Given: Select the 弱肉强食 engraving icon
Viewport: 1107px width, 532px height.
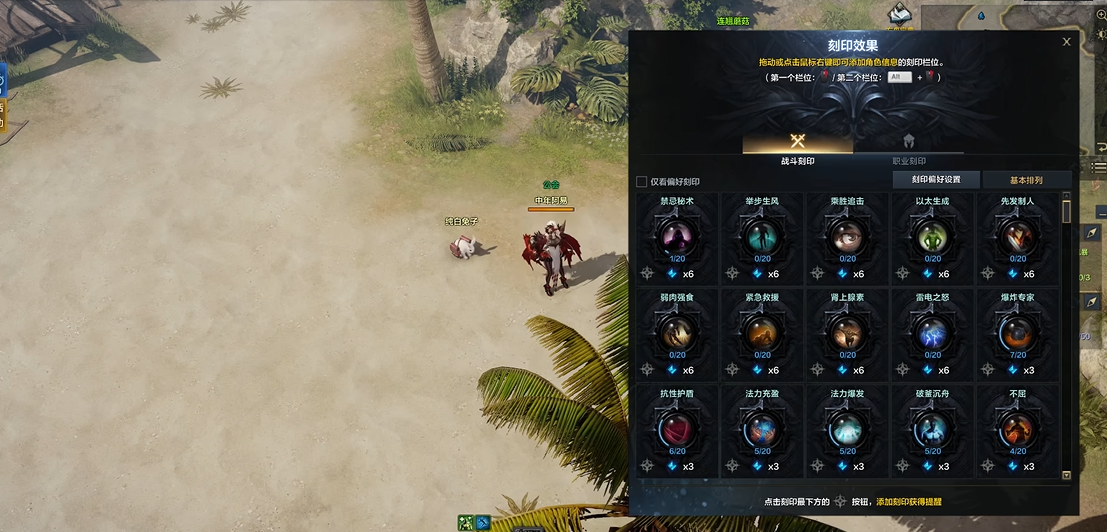Looking at the screenshot, I should (x=677, y=333).
